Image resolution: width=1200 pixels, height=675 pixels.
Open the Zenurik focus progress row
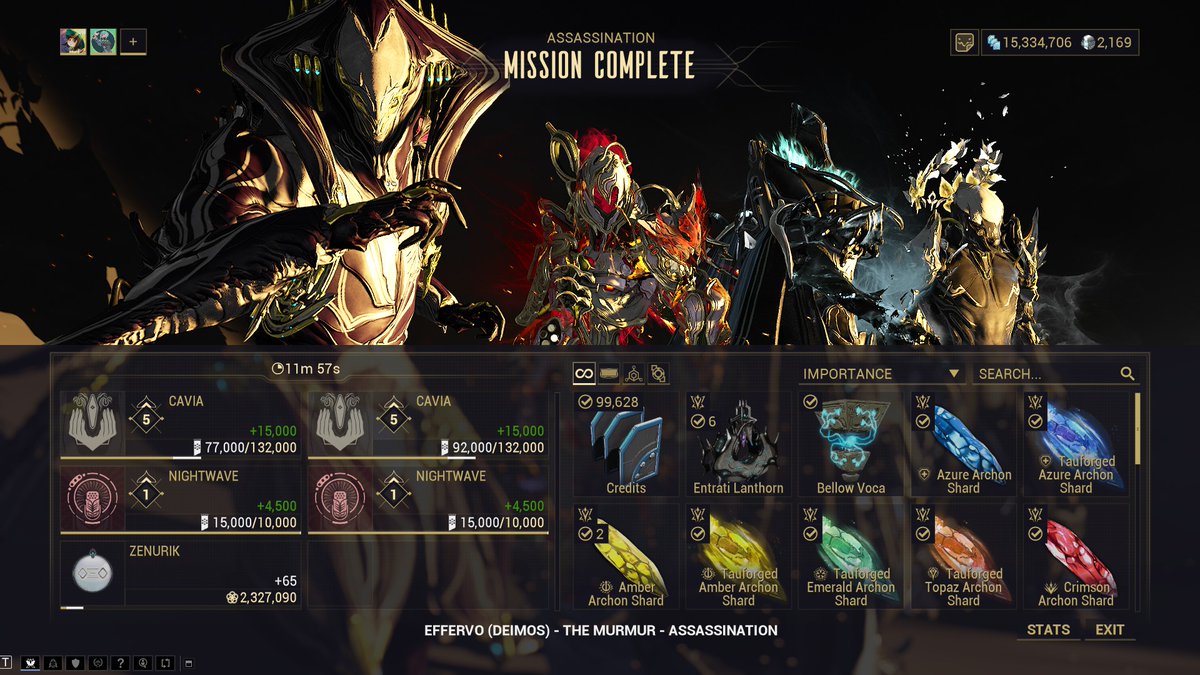pos(180,575)
